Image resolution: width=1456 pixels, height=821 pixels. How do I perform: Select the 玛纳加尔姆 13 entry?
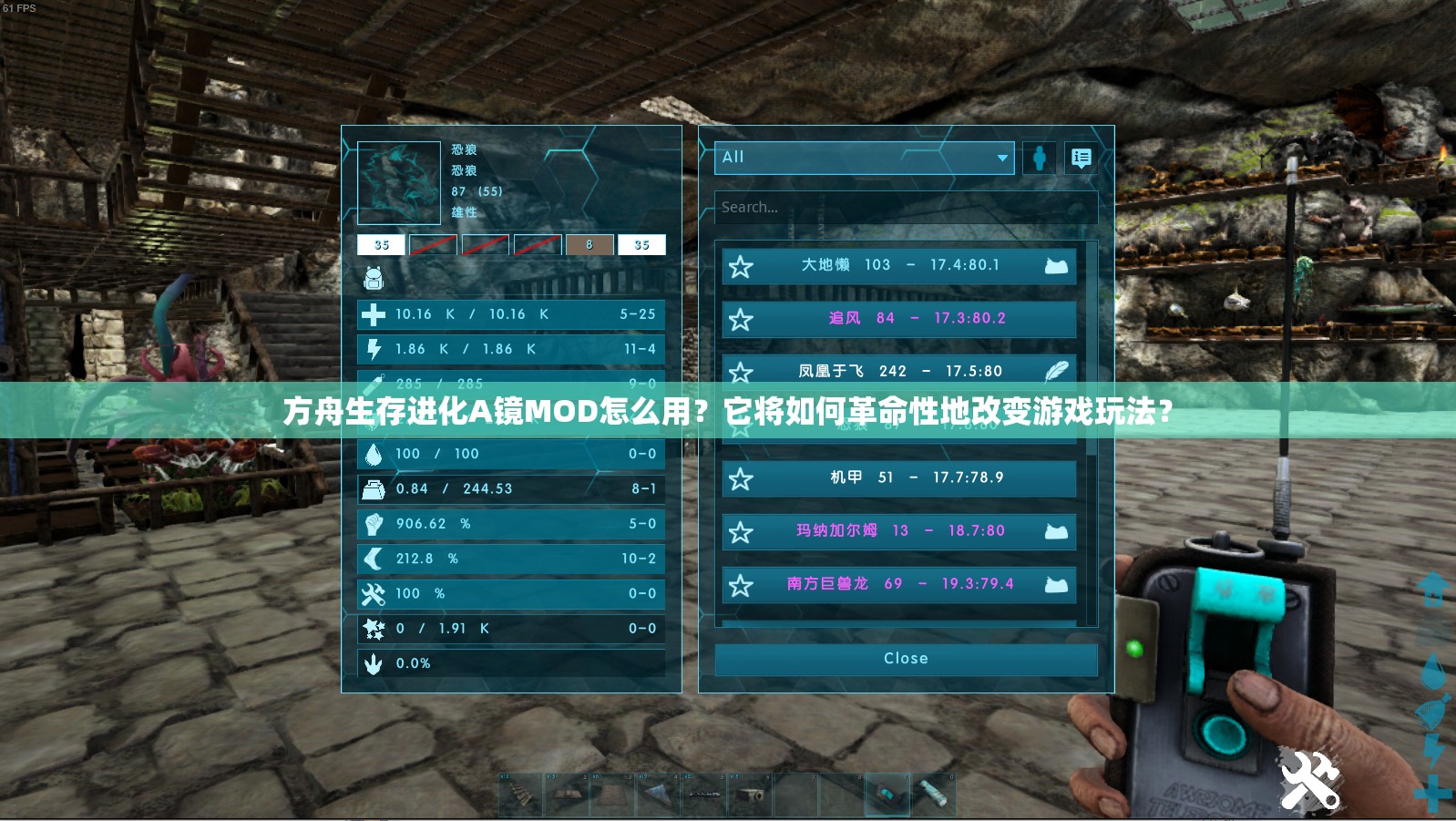pos(899,531)
